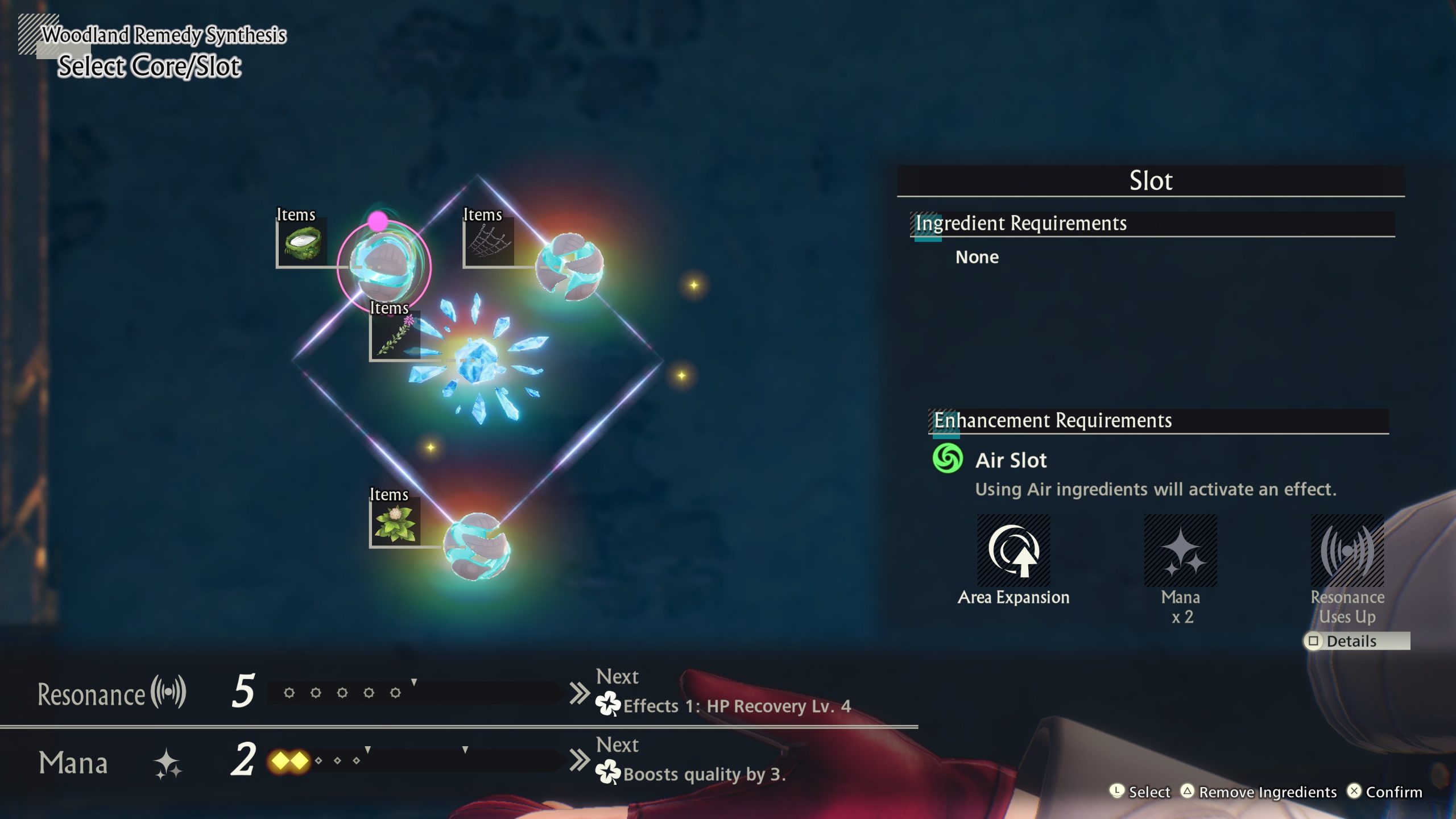Click the green Air Slot swirl icon
Screen dimensions: 1456x819
948,459
